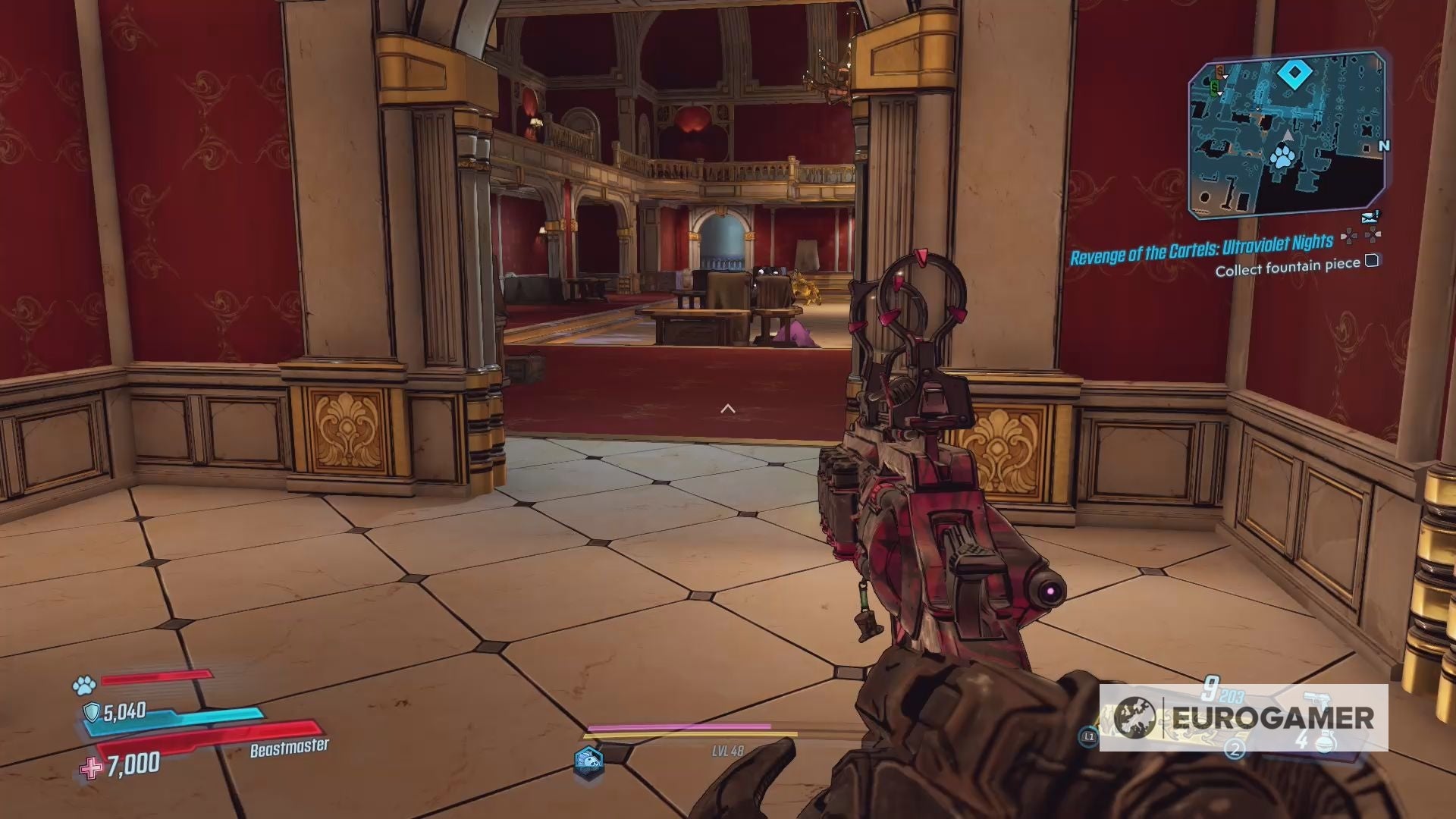The width and height of the screenshot is (1456, 819).
Task: Open the left d-pad selector icon
Action: click(1350, 235)
